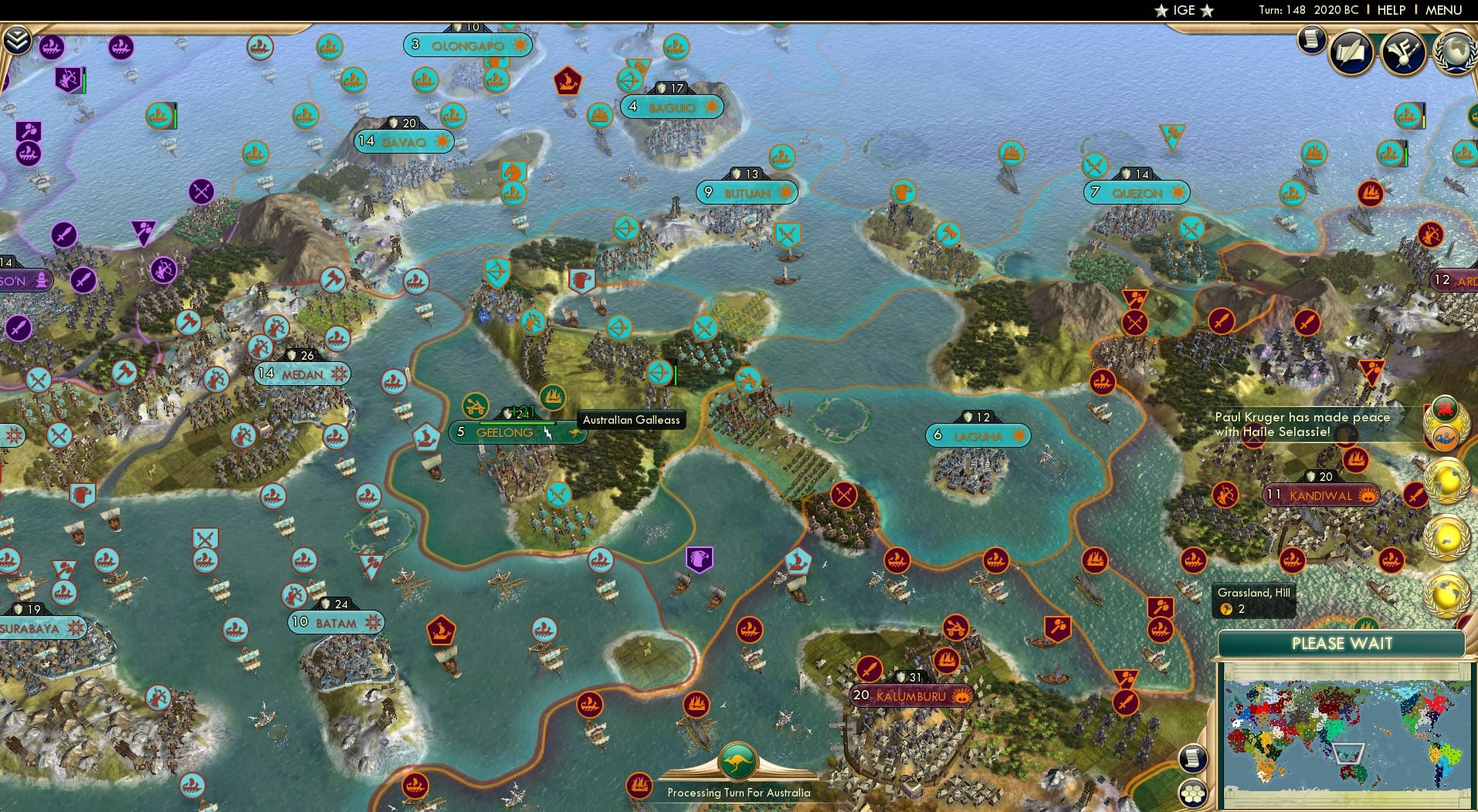This screenshot has height=812, width=1478.
Task: Select the Kalumburu city banner
Action: click(912, 695)
